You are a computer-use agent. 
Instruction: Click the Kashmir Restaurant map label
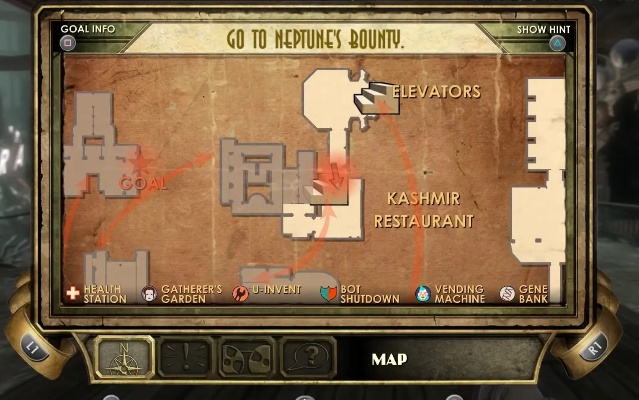point(423,210)
